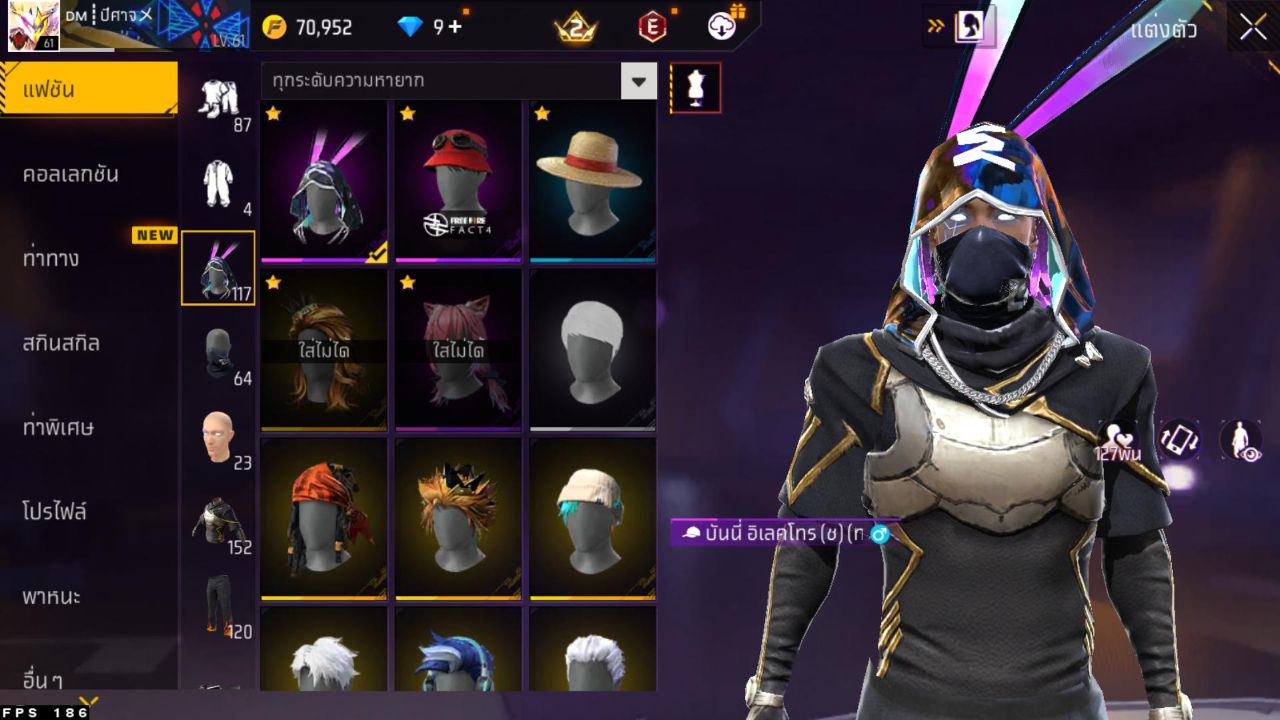Collapse the side panel using the double-arrow chevrons
This screenshot has width=1280, height=720.
(936, 27)
